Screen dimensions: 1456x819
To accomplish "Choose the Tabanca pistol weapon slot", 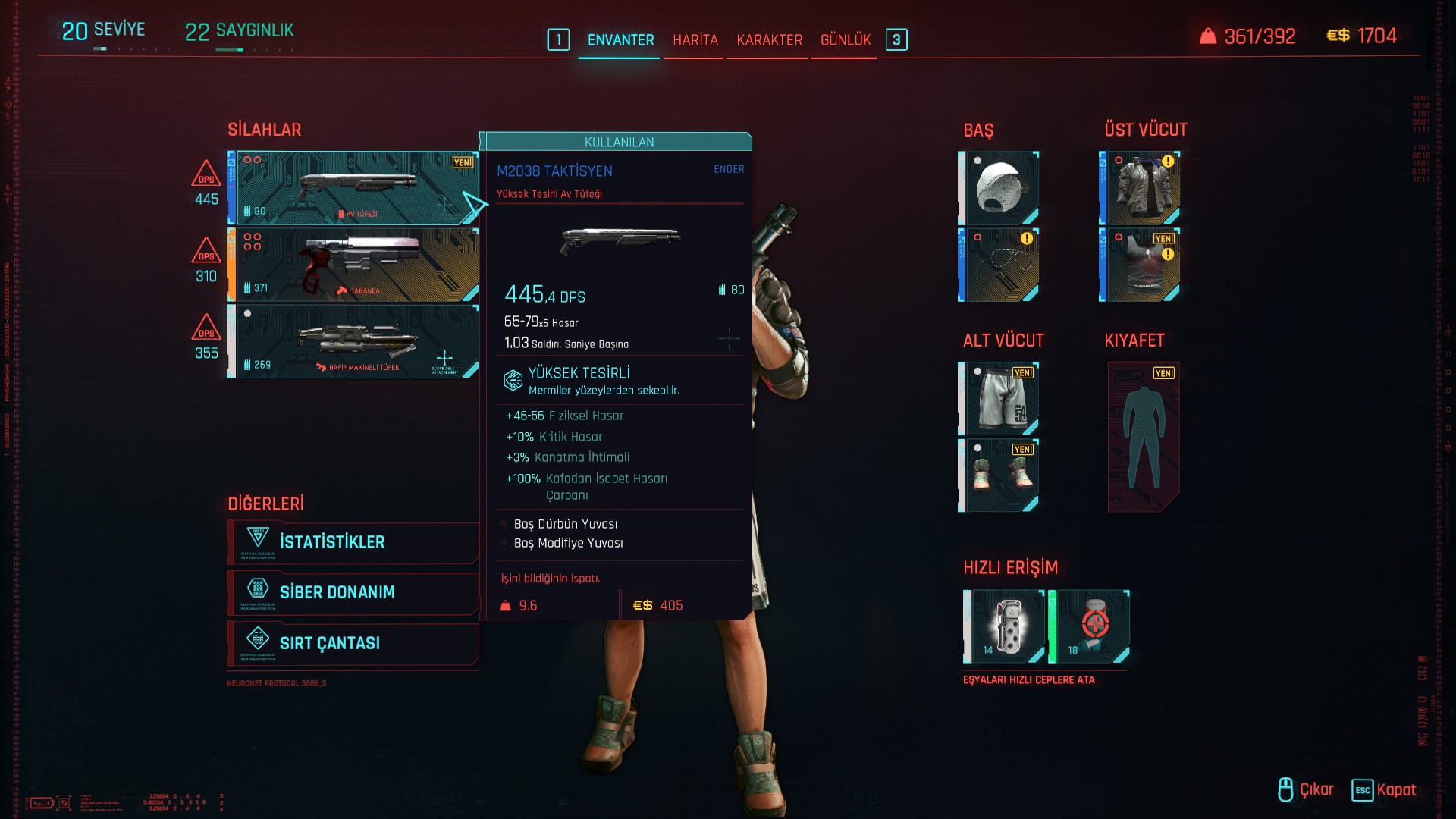I will click(x=356, y=265).
